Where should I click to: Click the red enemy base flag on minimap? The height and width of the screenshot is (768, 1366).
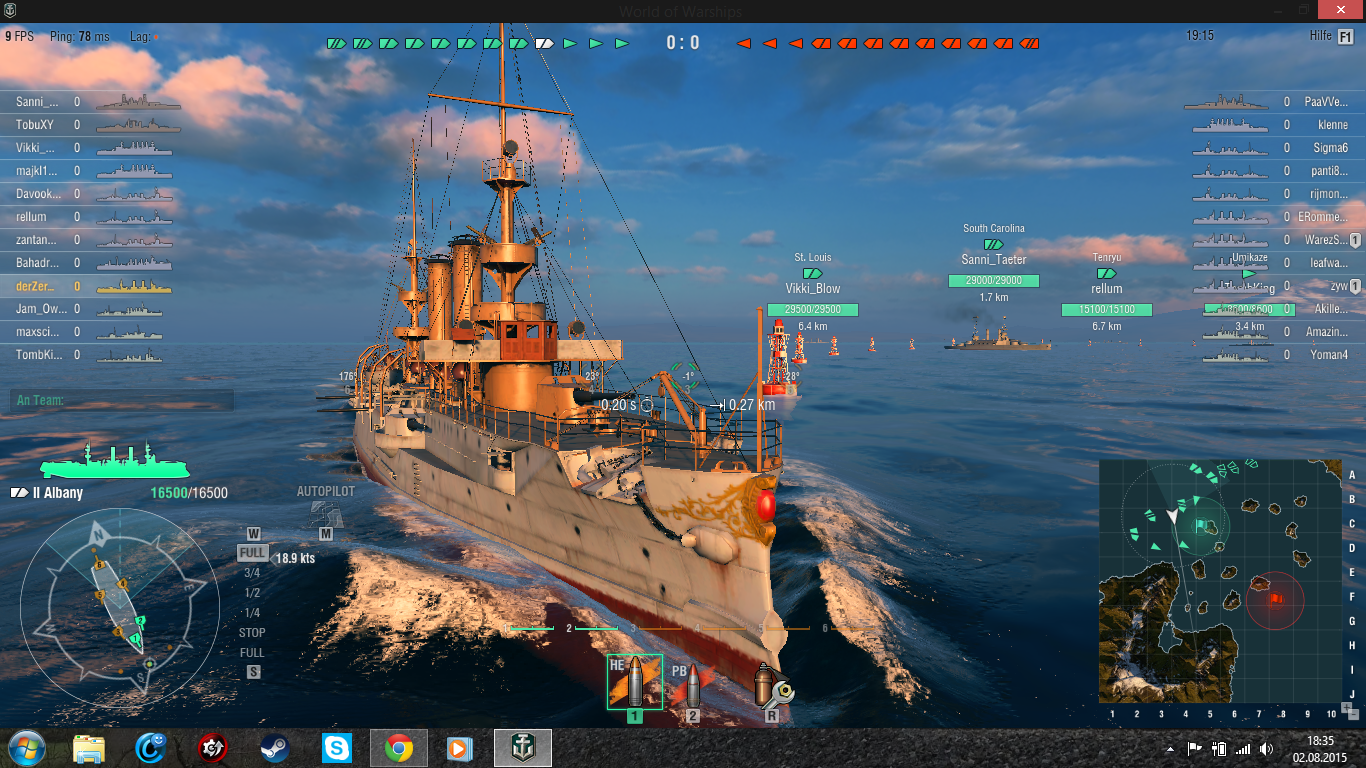[x=1276, y=598]
